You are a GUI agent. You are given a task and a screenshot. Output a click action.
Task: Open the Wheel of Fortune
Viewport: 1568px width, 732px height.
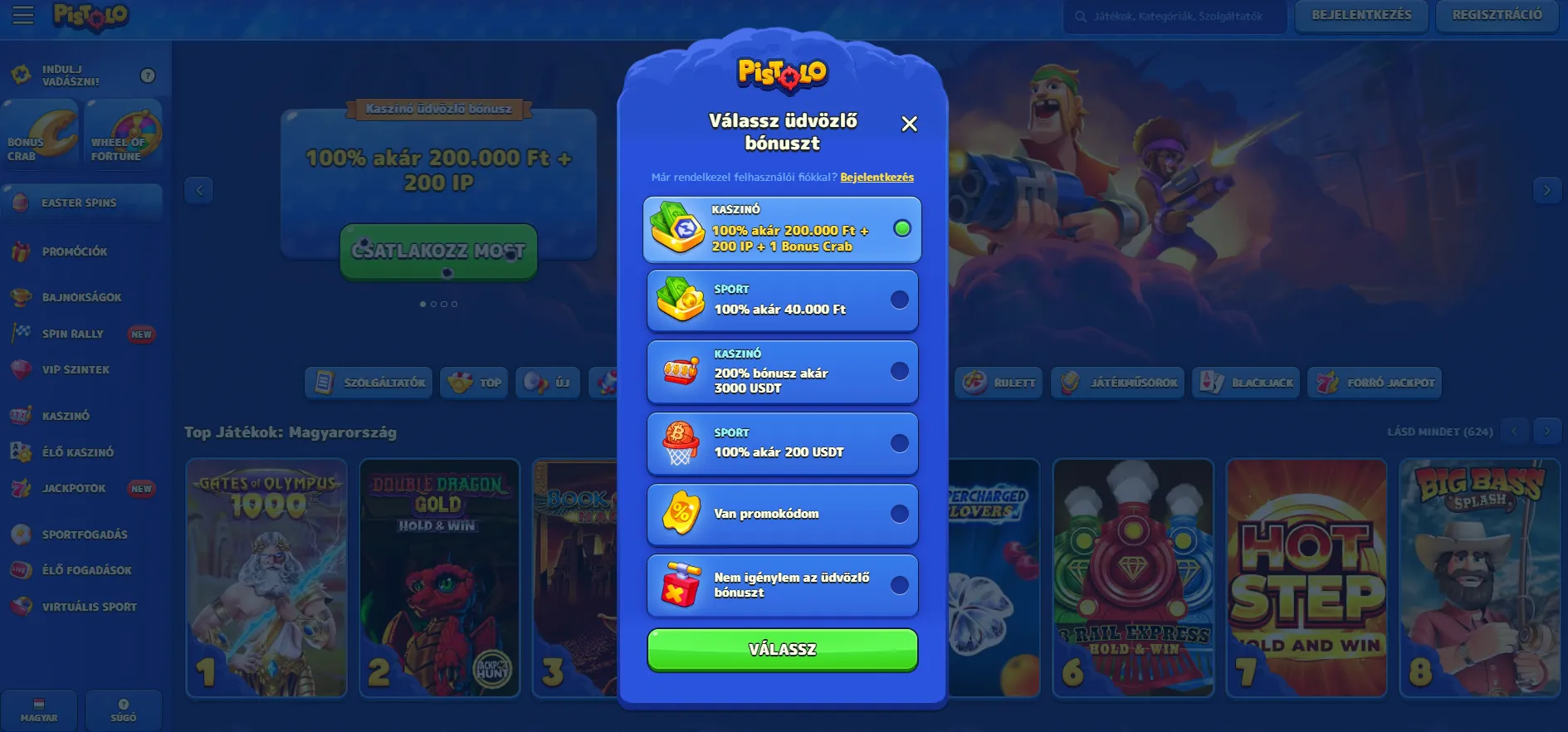point(123,133)
